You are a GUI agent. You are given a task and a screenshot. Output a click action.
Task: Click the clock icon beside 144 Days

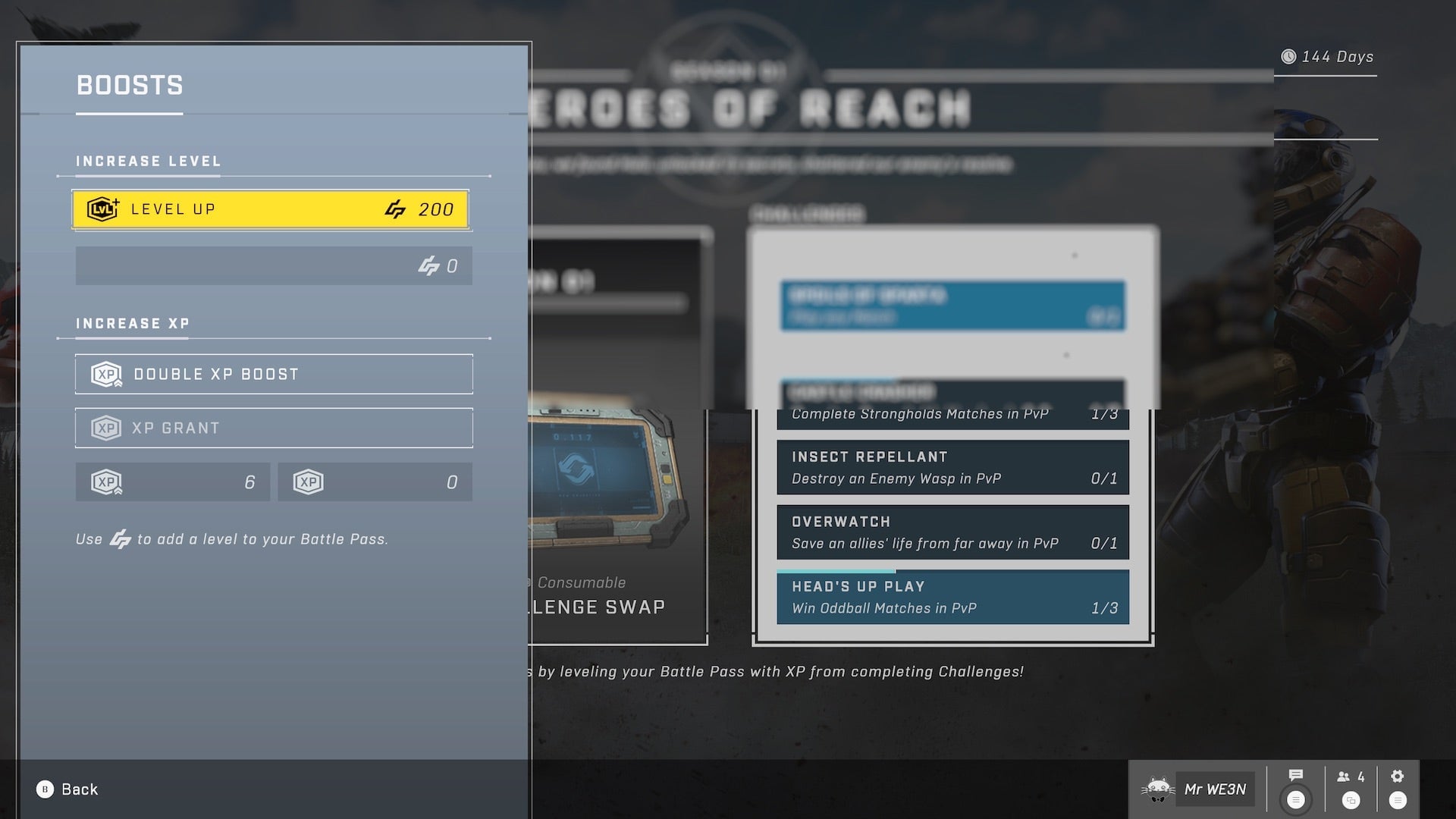tap(1291, 56)
